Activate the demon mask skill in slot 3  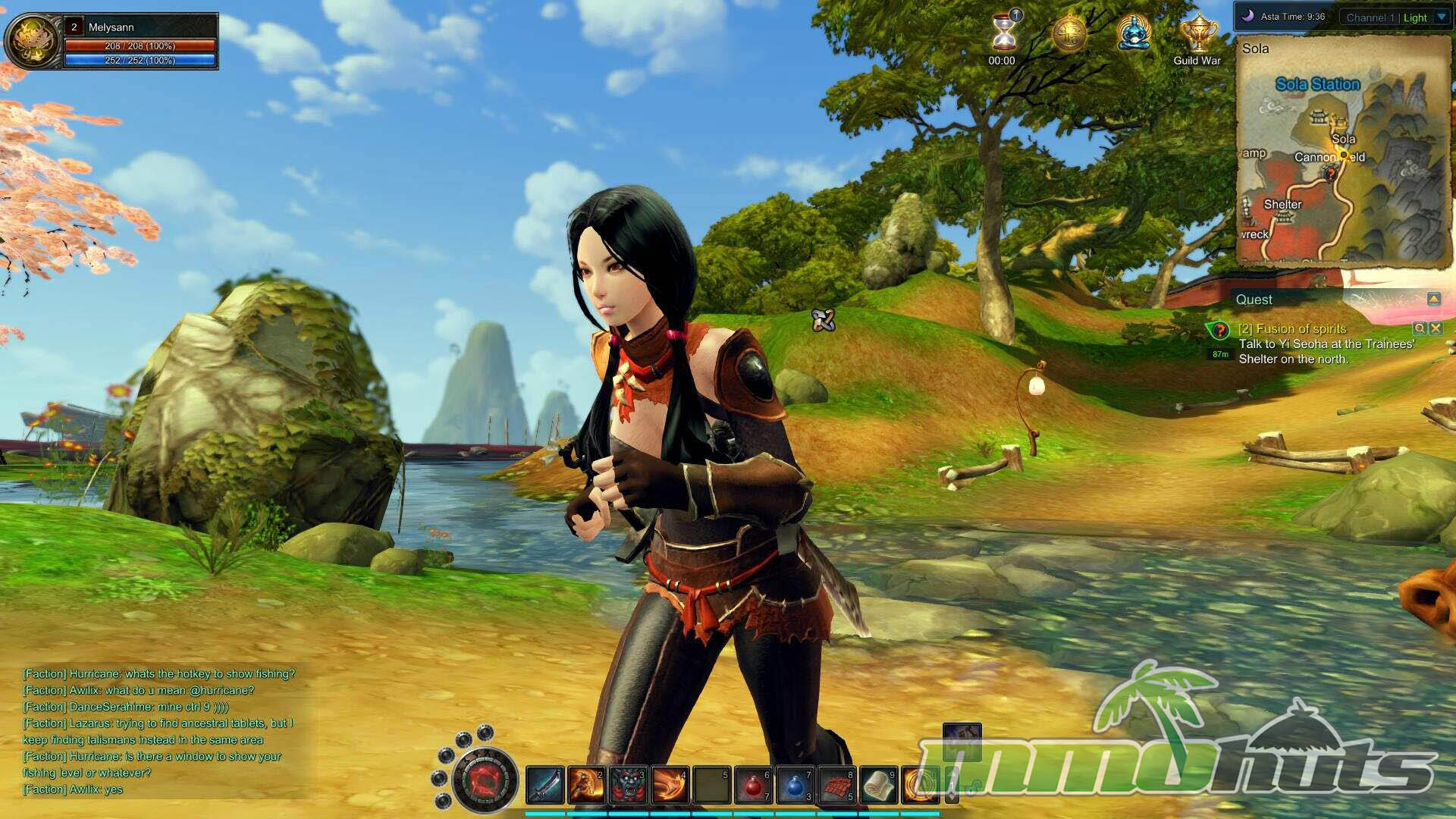point(629,785)
